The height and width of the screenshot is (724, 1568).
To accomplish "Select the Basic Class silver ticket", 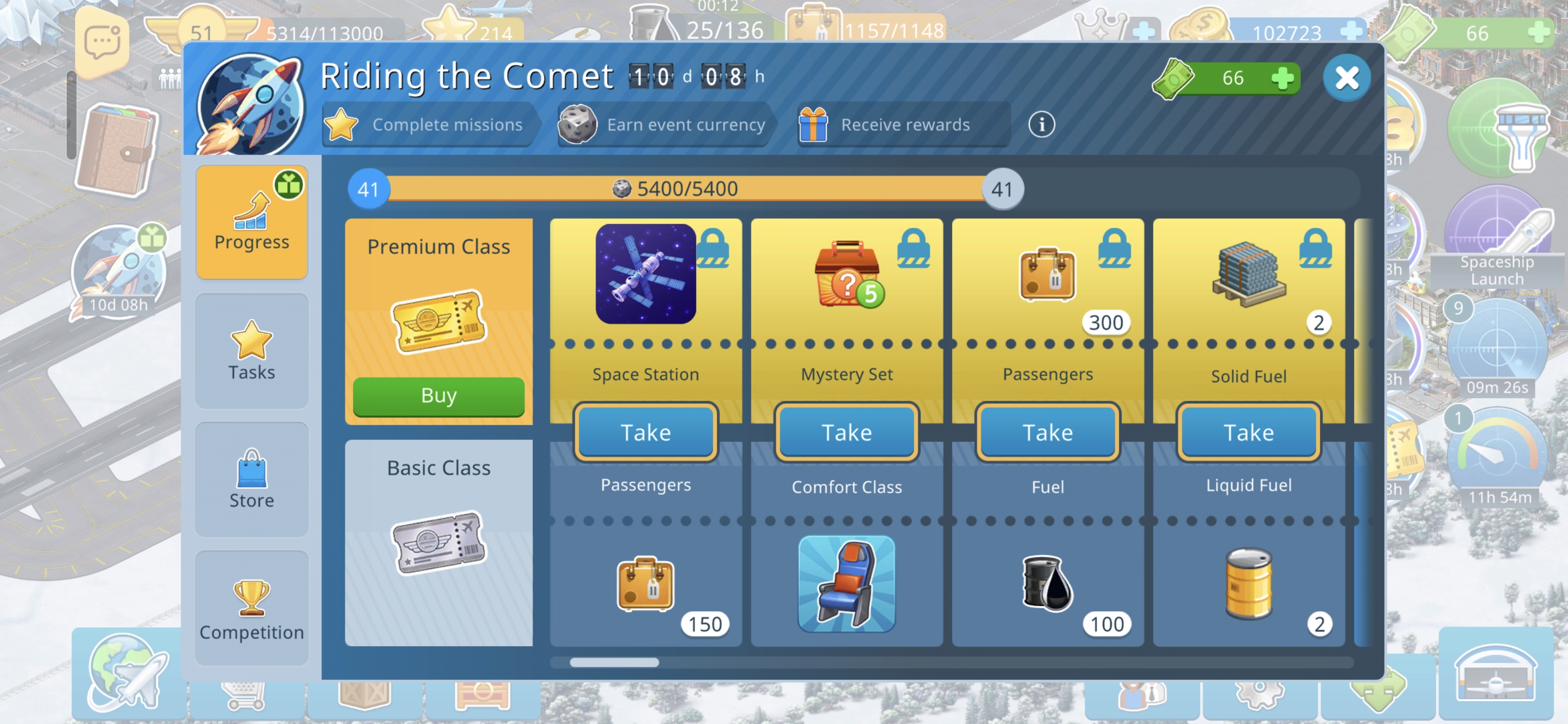I will point(438,542).
